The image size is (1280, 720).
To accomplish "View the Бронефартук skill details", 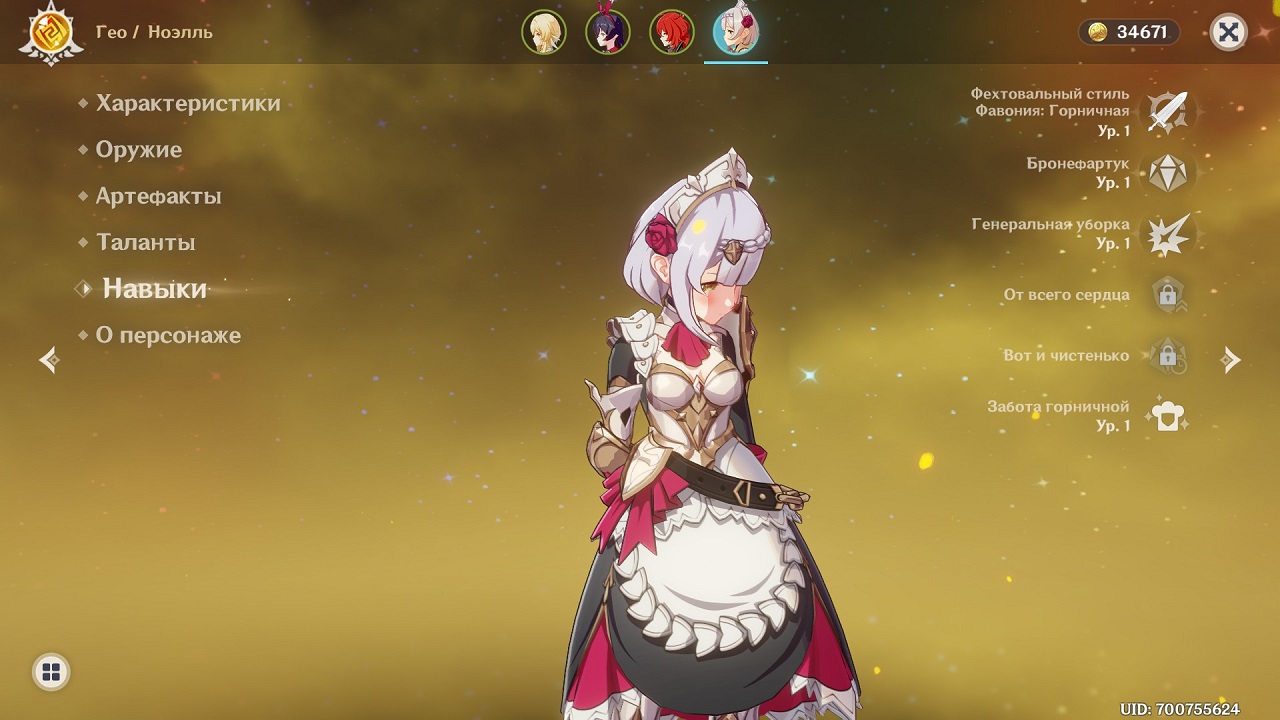I will [1166, 173].
